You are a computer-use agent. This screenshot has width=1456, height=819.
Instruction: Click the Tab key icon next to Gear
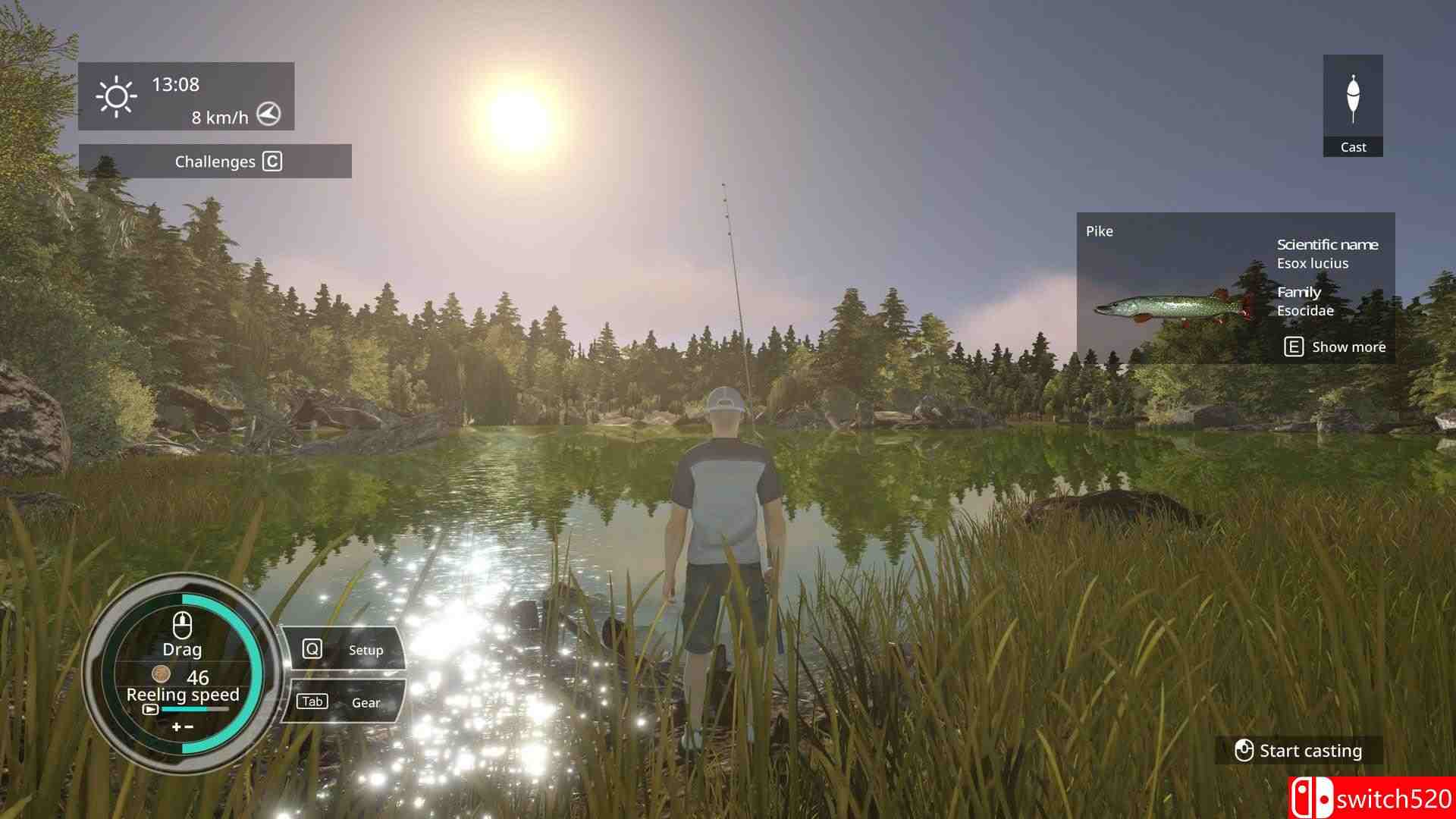[x=312, y=701]
